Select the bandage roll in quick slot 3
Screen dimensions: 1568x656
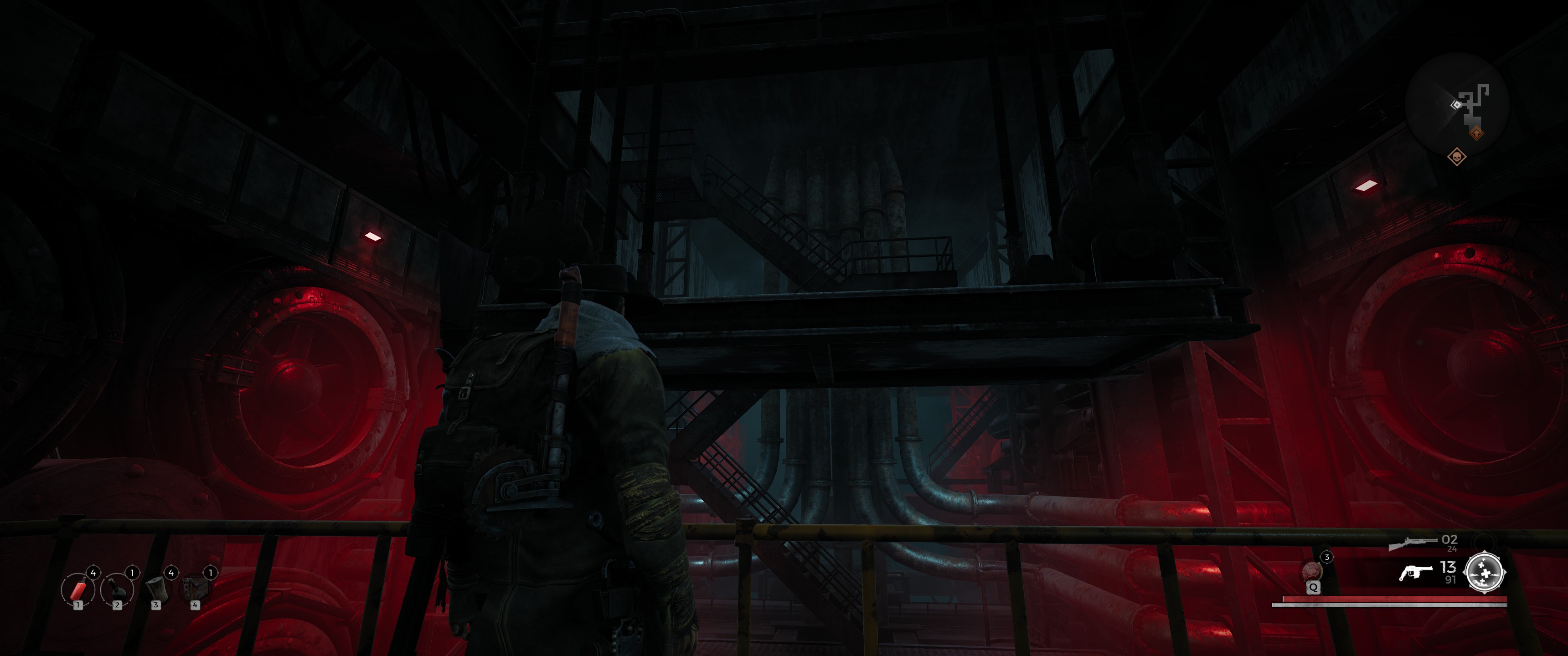coord(156,589)
